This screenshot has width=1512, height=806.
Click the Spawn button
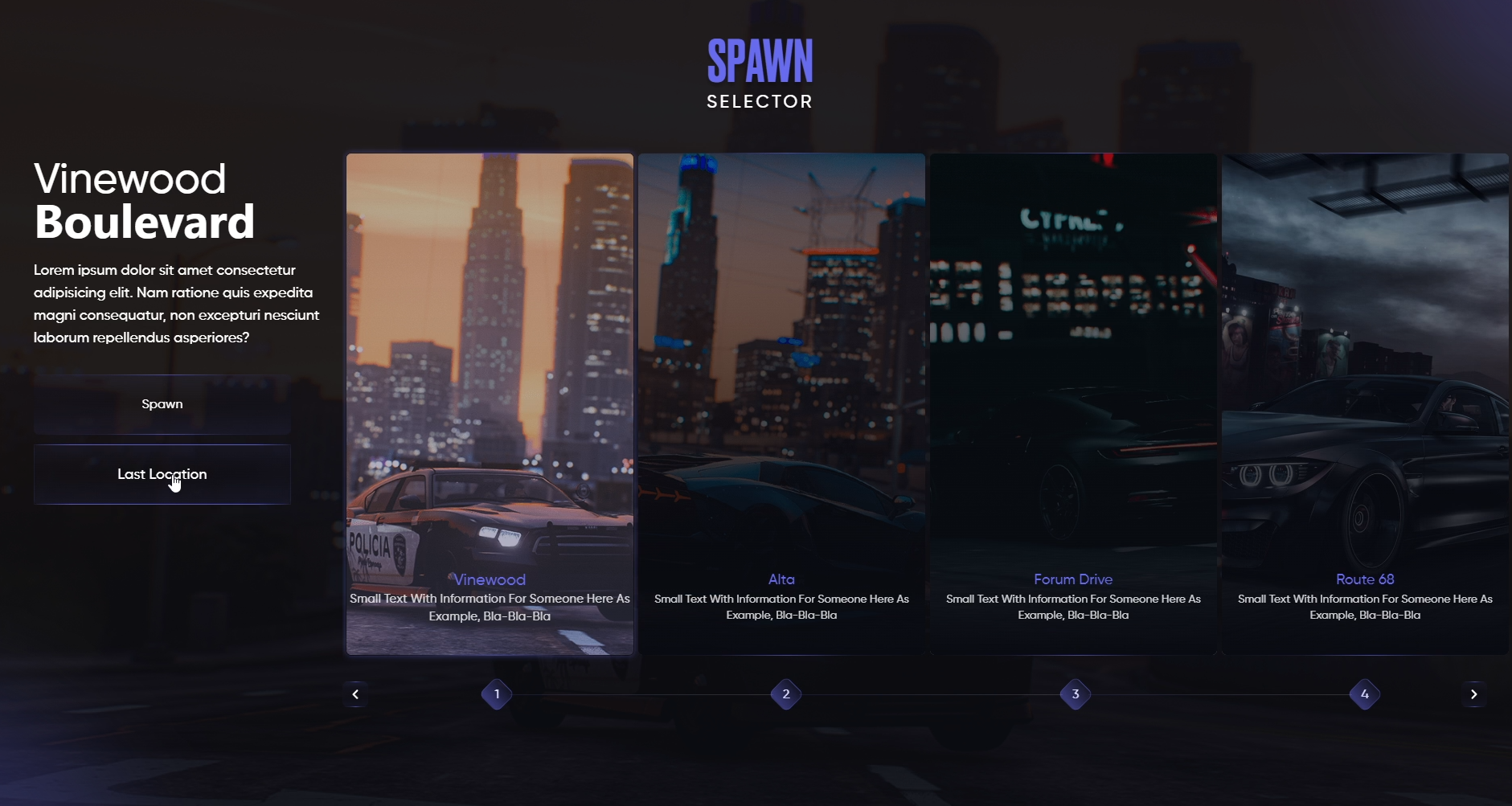pos(162,404)
